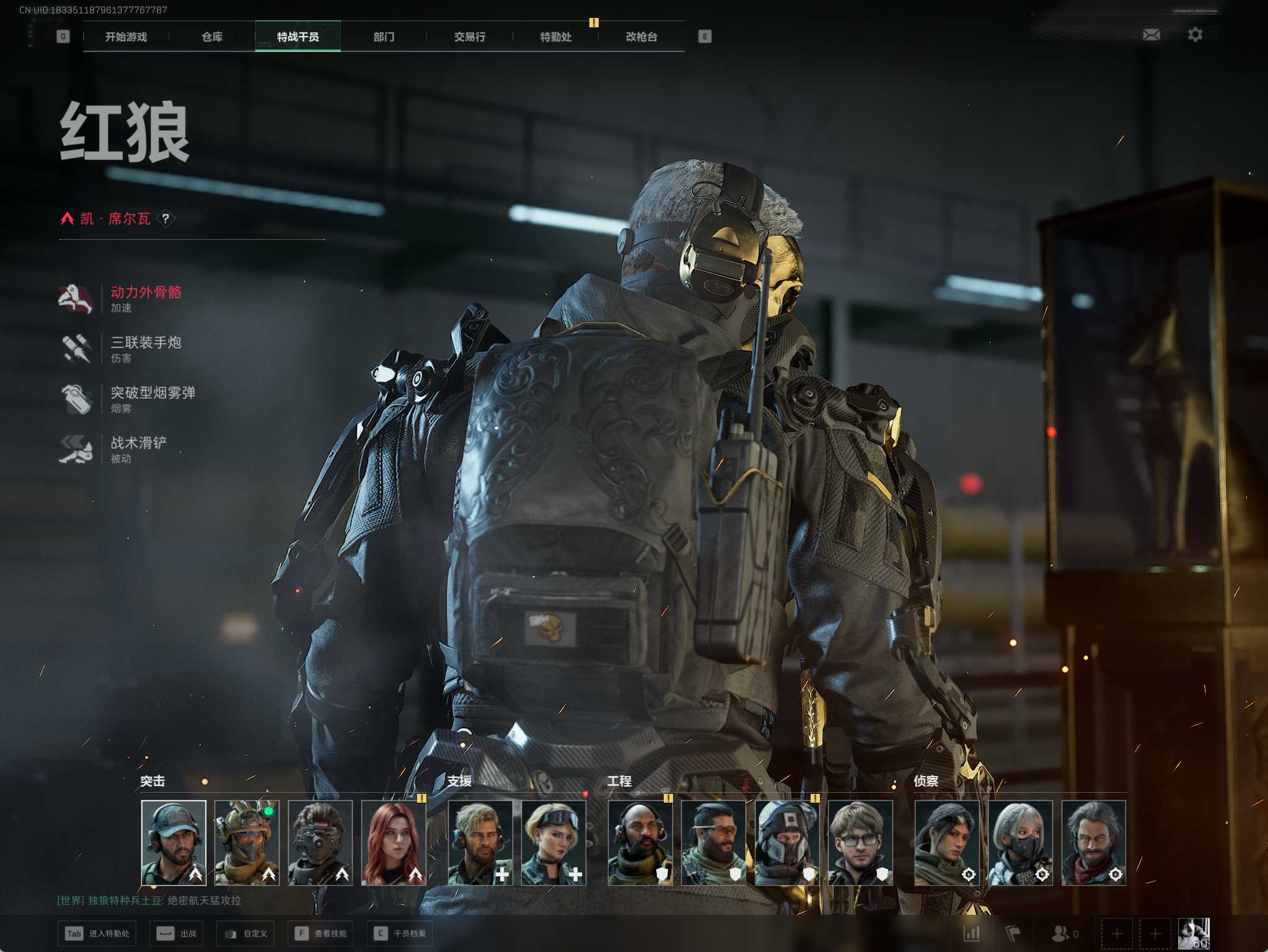This screenshot has width=1268, height=952.
Task: Click the 自定义 customize button
Action: [247, 933]
